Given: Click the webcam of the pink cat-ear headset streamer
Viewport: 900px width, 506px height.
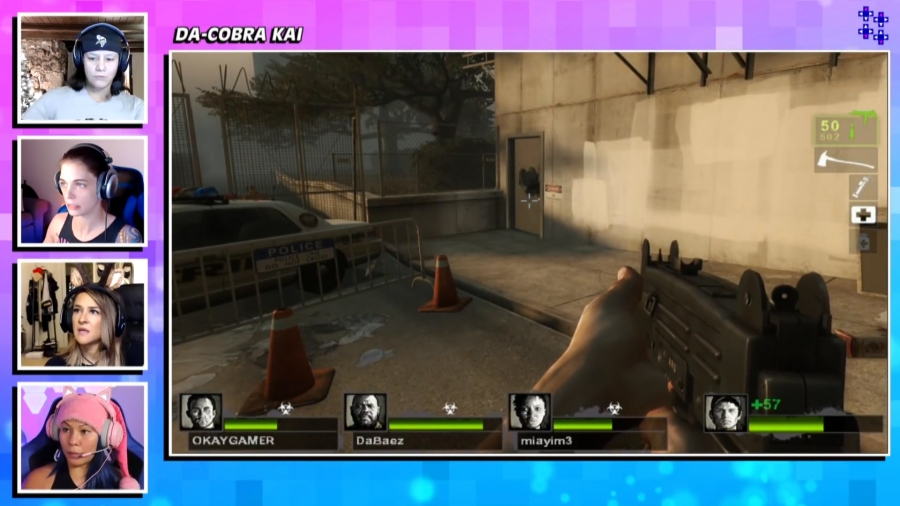Looking at the screenshot, I should (x=82, y=438).
